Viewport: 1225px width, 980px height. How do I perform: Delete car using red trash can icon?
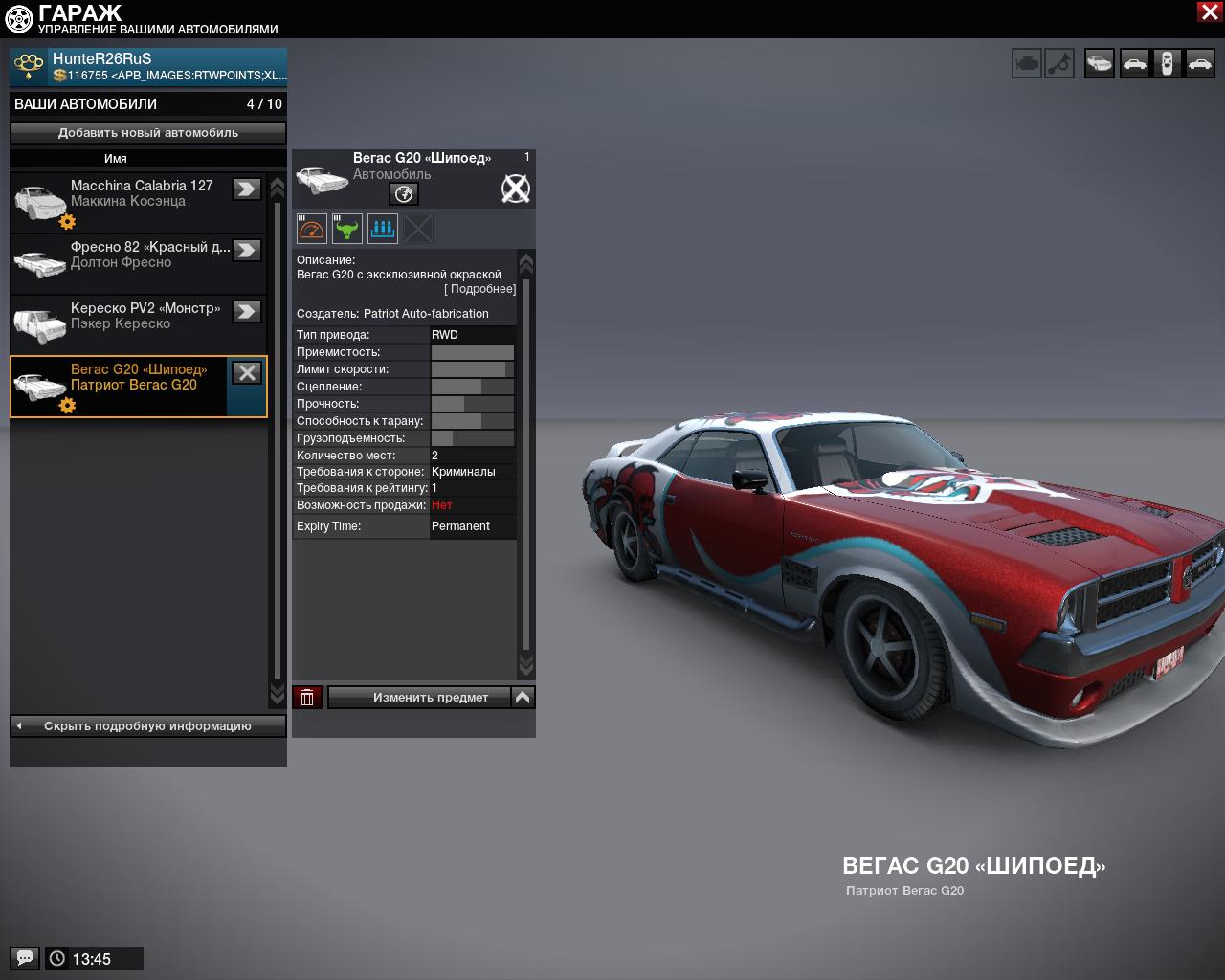(x=307, y=698)
